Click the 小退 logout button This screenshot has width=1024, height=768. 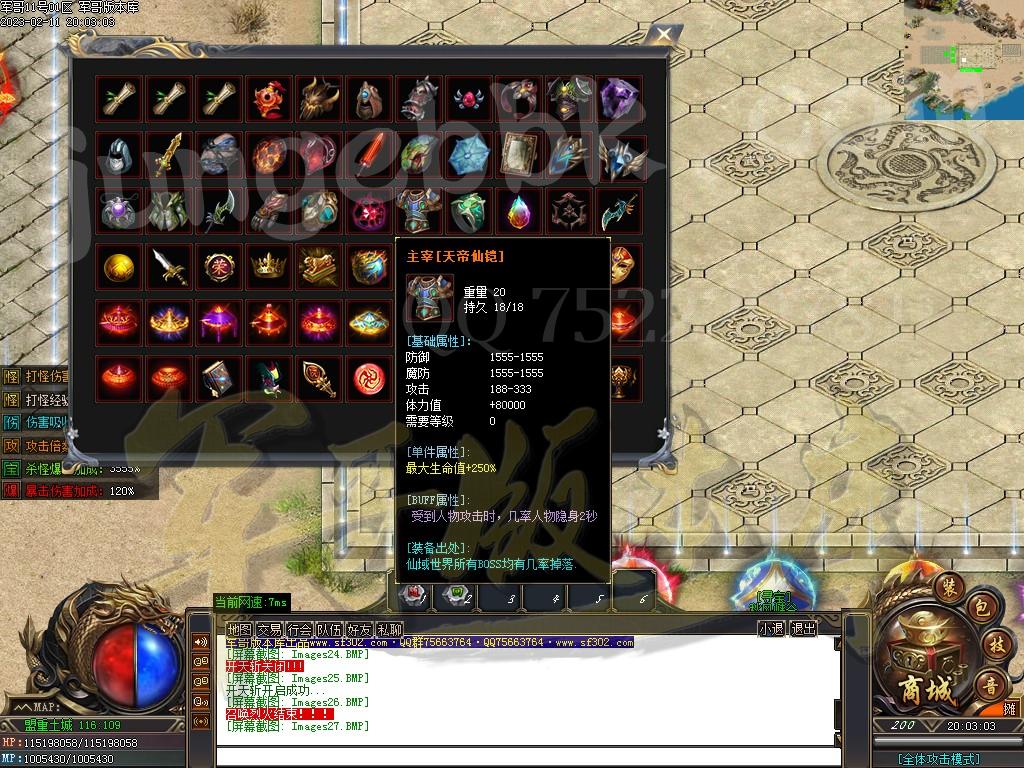click(771, 629)
